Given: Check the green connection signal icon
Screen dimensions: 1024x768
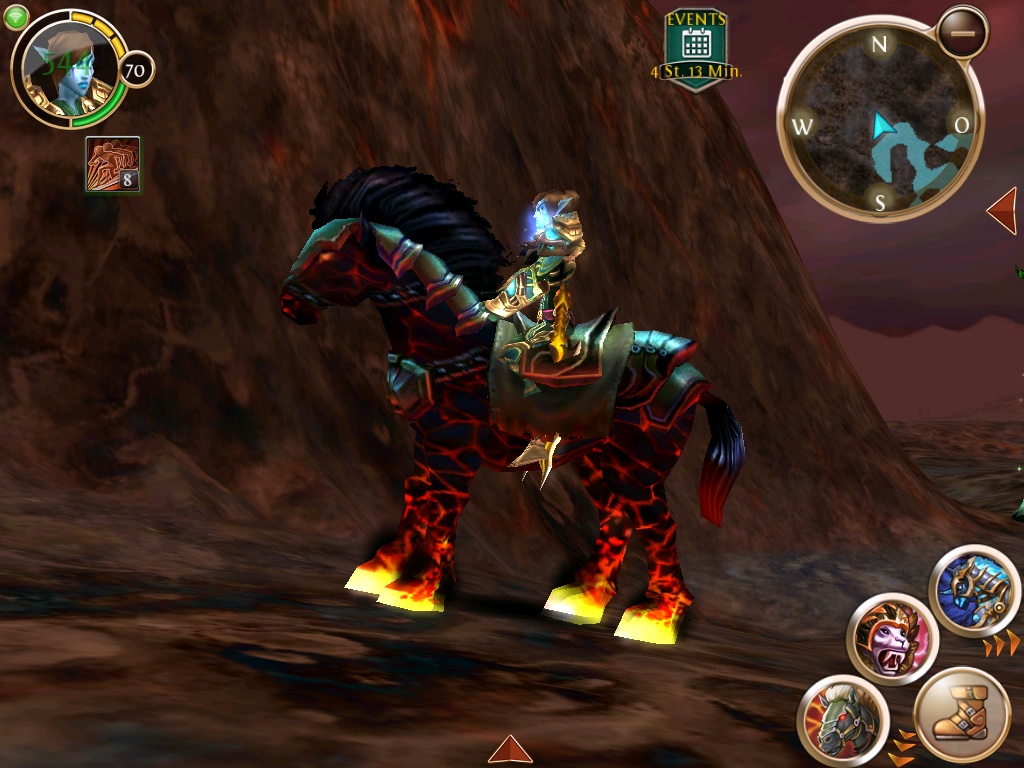Looking at the screenshot, I should click(x=15, y=17).
